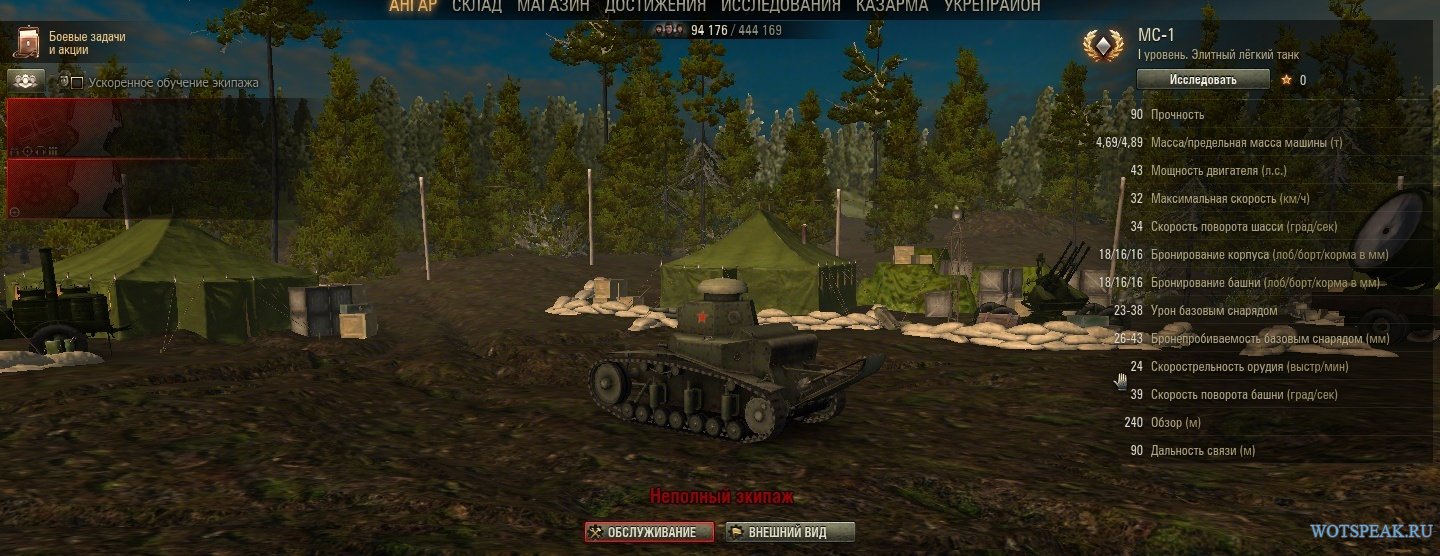Open the ВНЕШНИЙ ВИД appearance button

coord(790,532)
